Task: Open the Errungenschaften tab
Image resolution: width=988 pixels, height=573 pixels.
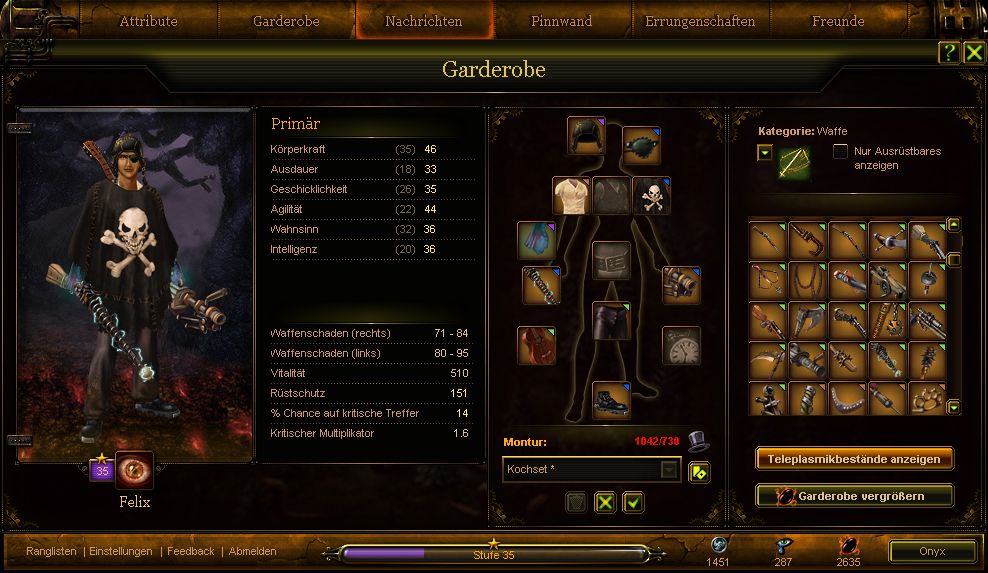Action: coord(700,21)
